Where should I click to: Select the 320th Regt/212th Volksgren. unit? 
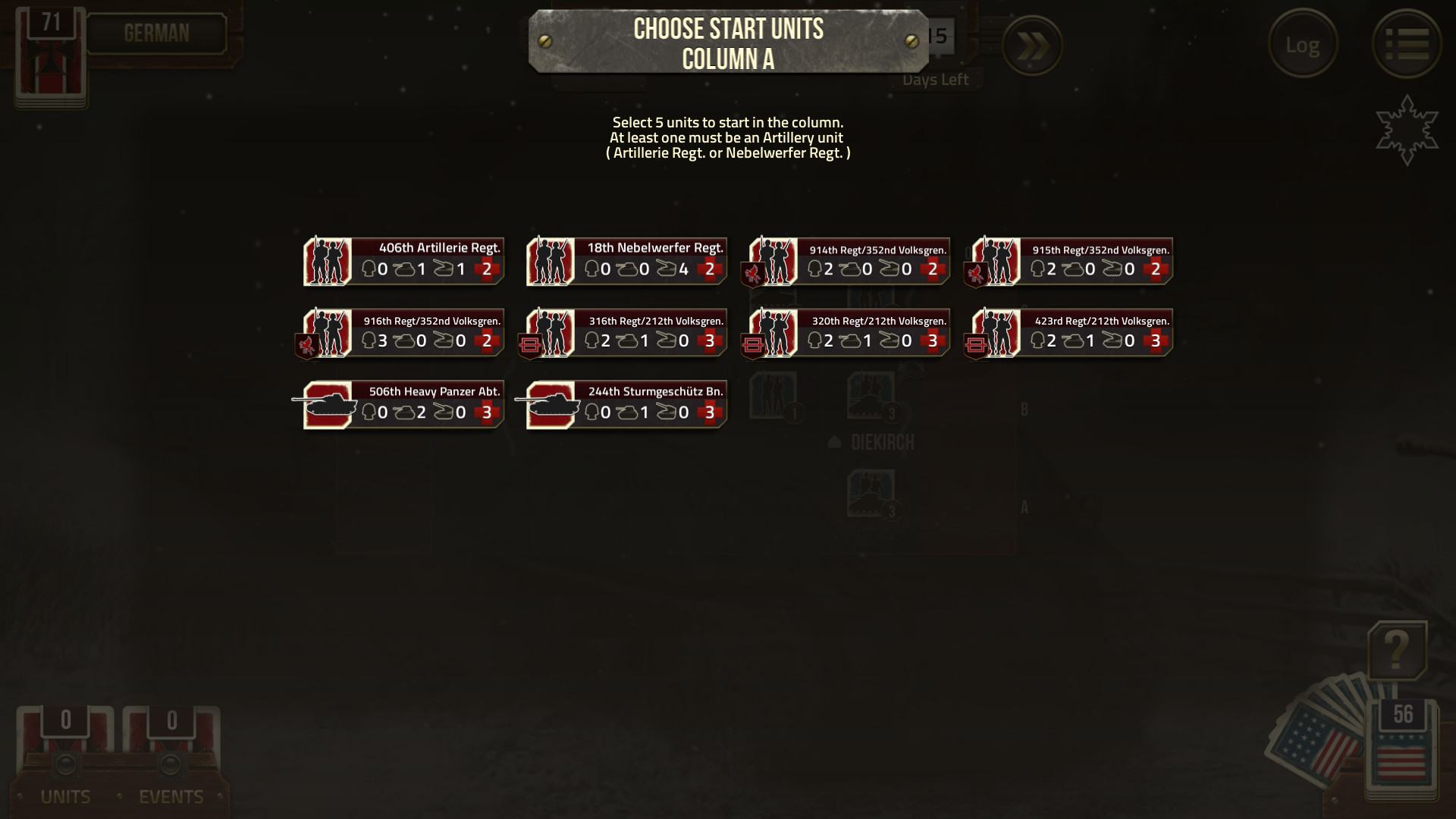[x=849, y=332]
